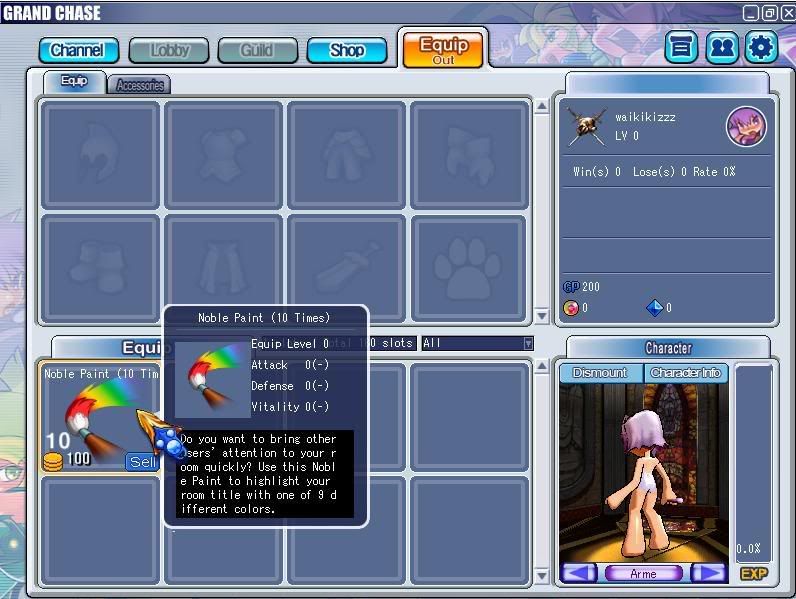Open the Channel menu
796x599 pixels.
[78, 50]
